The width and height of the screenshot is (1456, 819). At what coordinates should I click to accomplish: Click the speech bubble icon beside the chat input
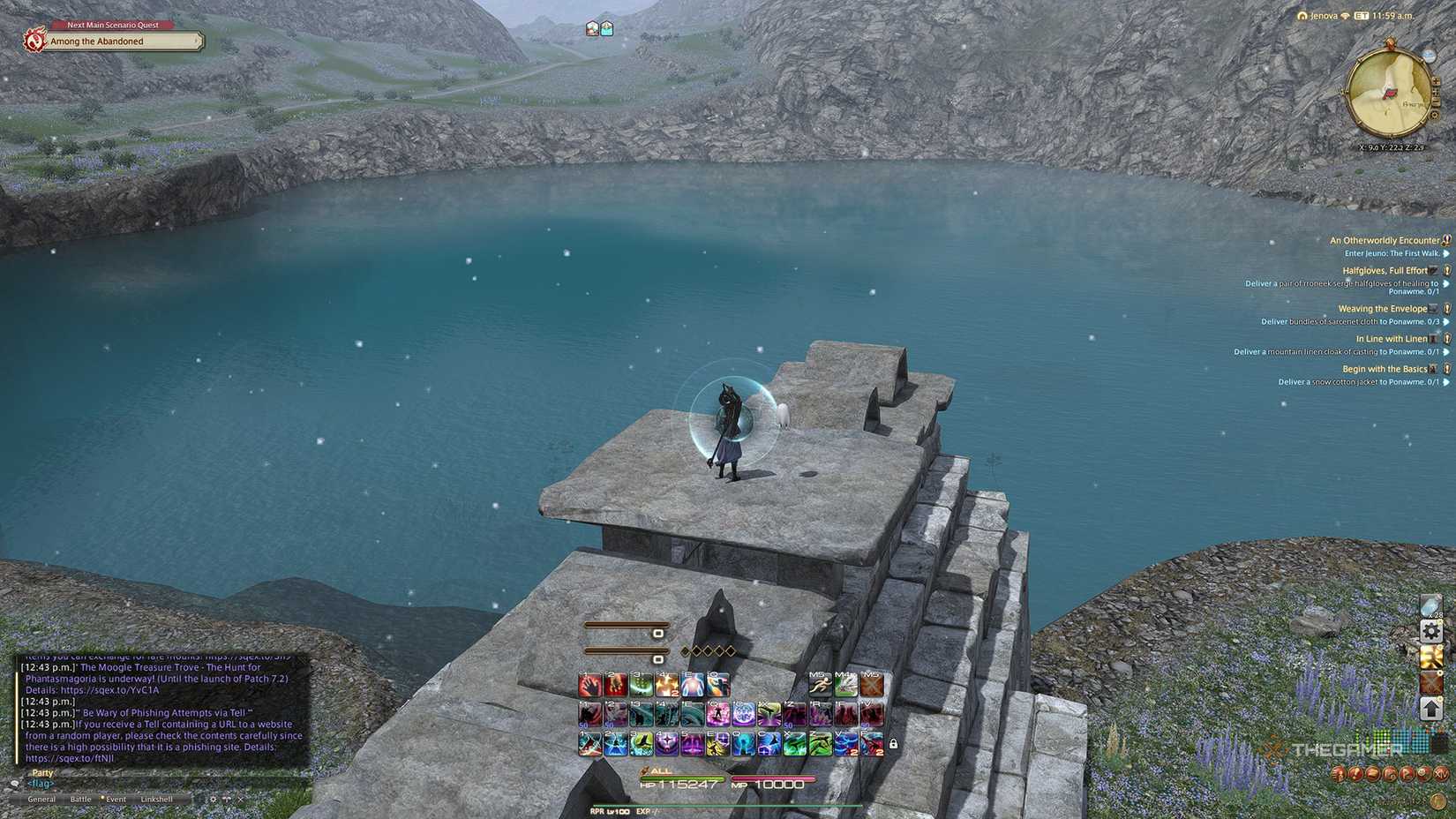(15, 783)
